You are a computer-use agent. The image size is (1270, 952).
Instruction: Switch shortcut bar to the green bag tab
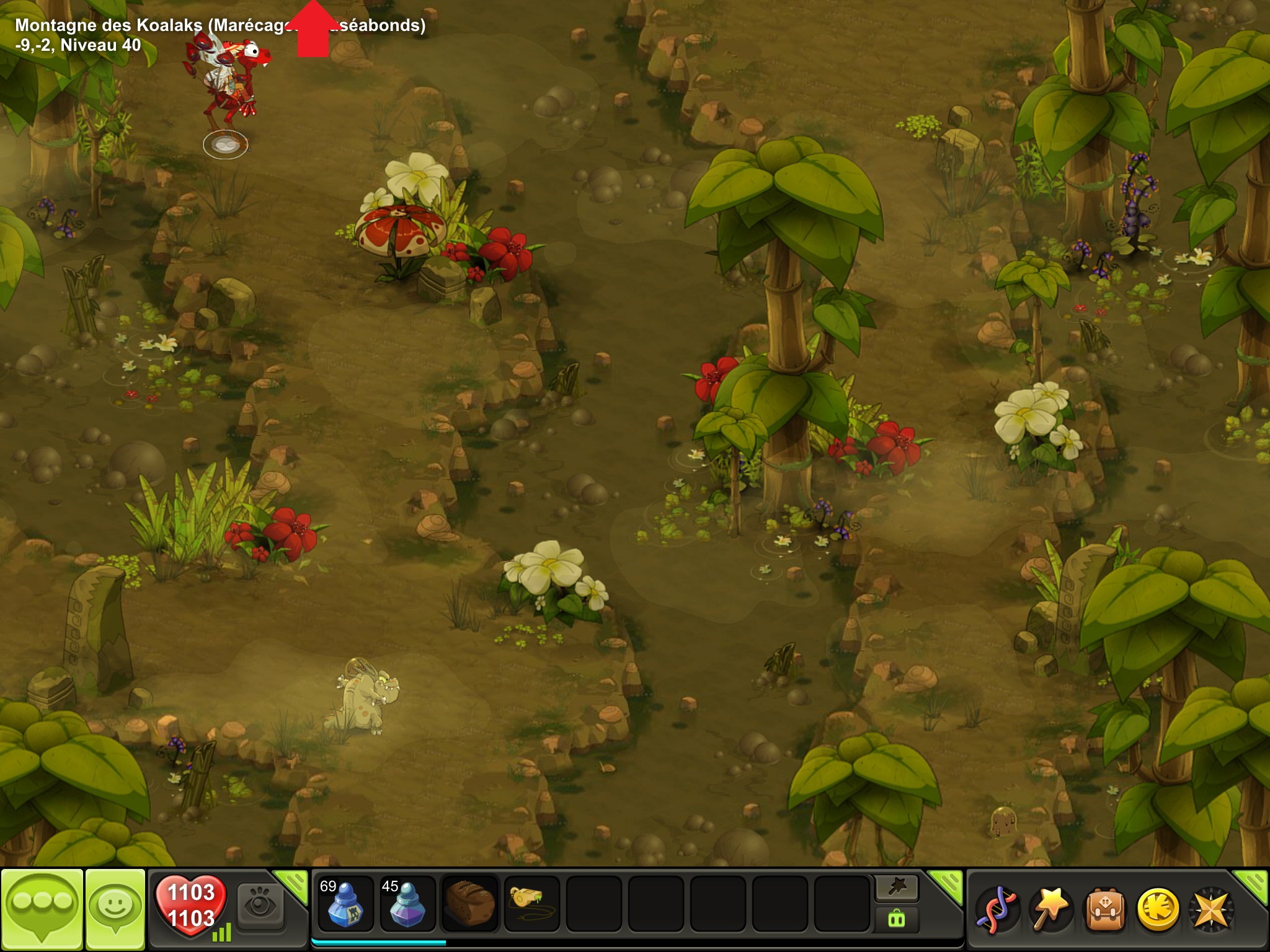897,919
